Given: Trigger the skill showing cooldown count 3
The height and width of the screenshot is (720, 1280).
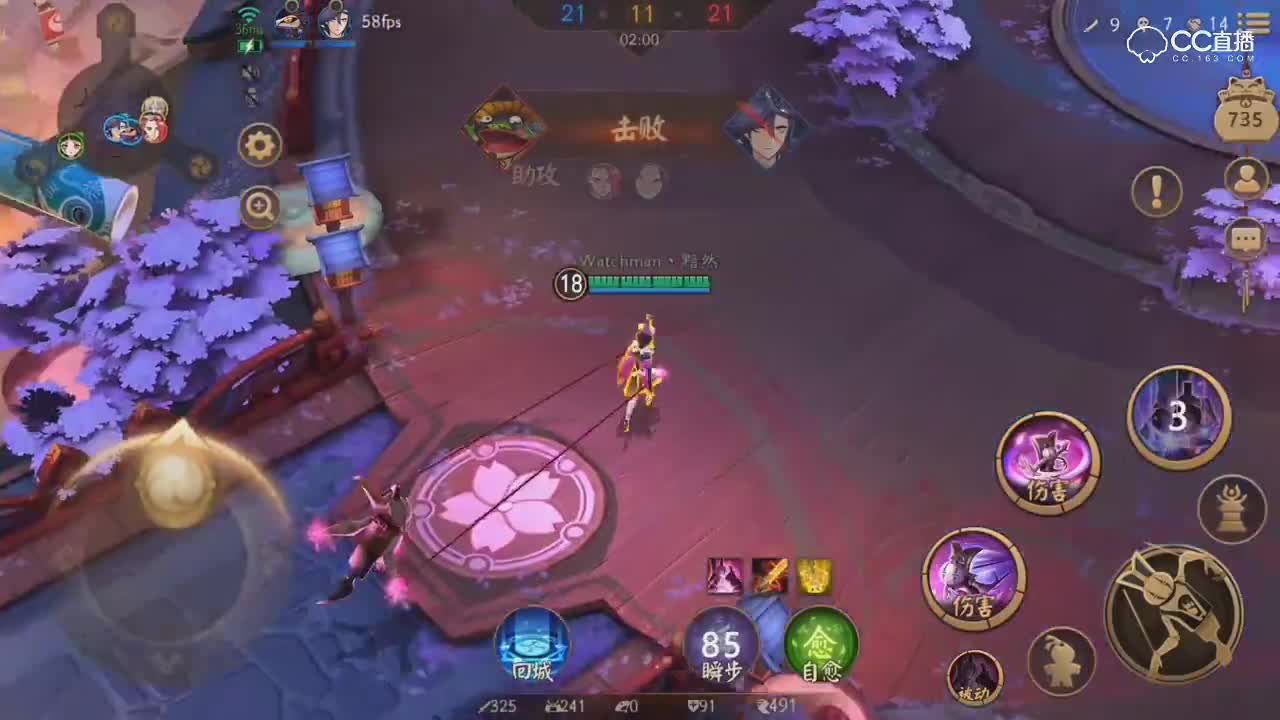Looking at the screenshot, I should point(1178,413).
